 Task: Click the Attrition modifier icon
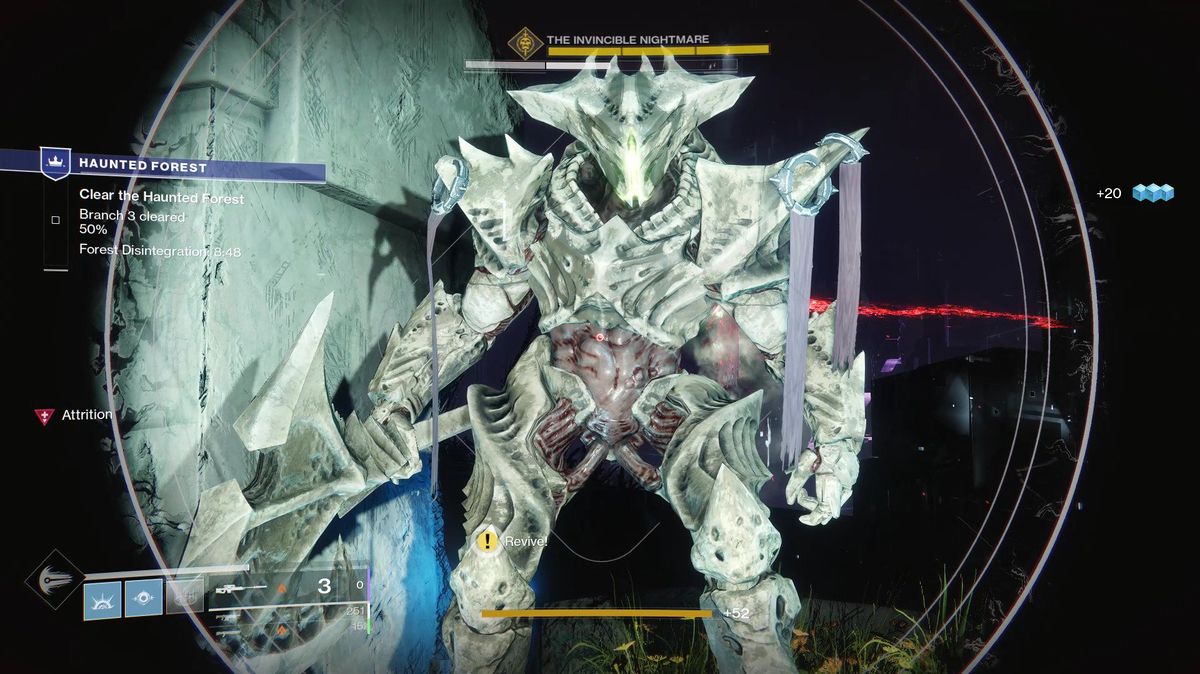click(x=44, y=416)
